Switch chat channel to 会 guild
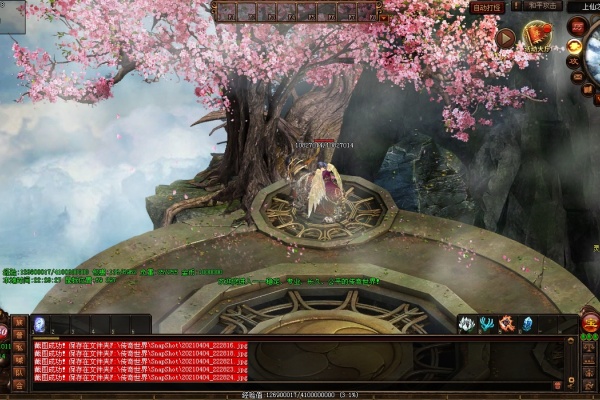The width and height of the screenshot is (600, 400). coord(19,384)
